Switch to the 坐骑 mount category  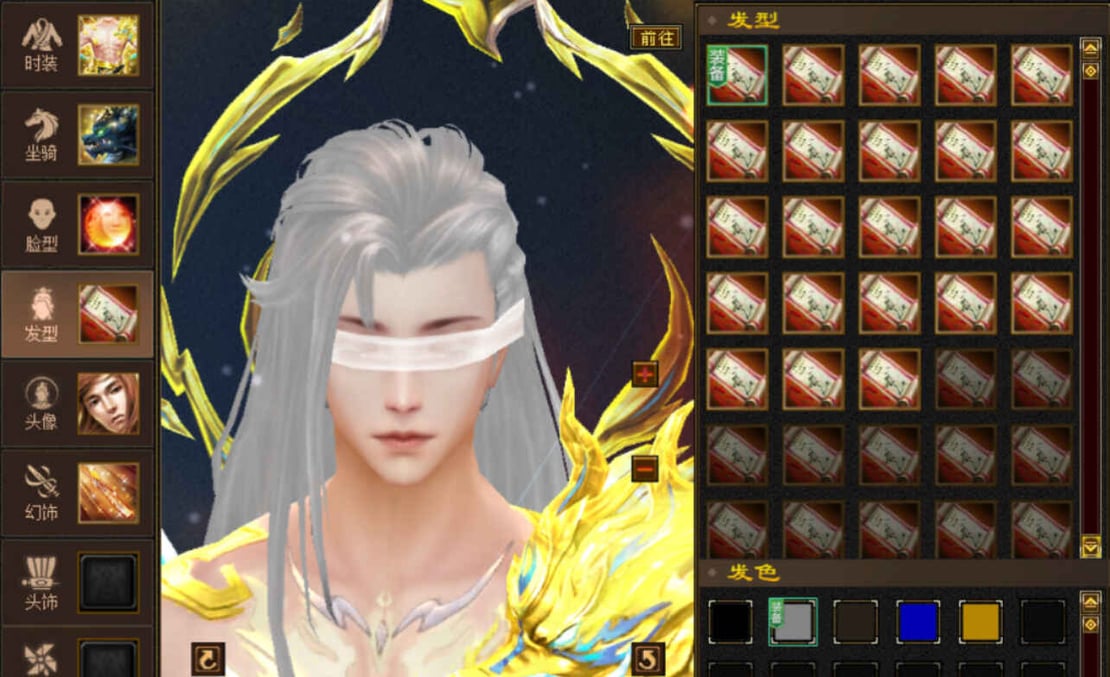77,135
